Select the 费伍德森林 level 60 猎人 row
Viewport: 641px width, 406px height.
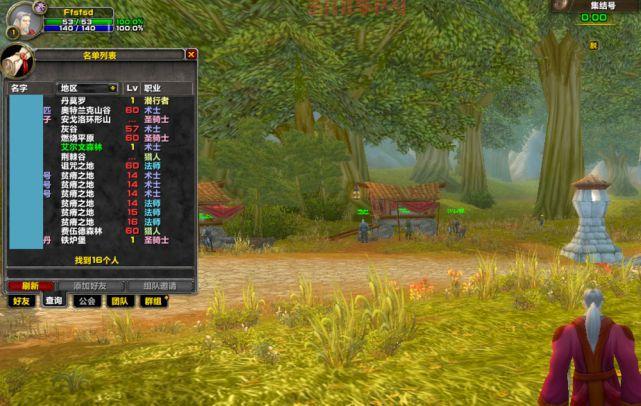coord(100,230)
